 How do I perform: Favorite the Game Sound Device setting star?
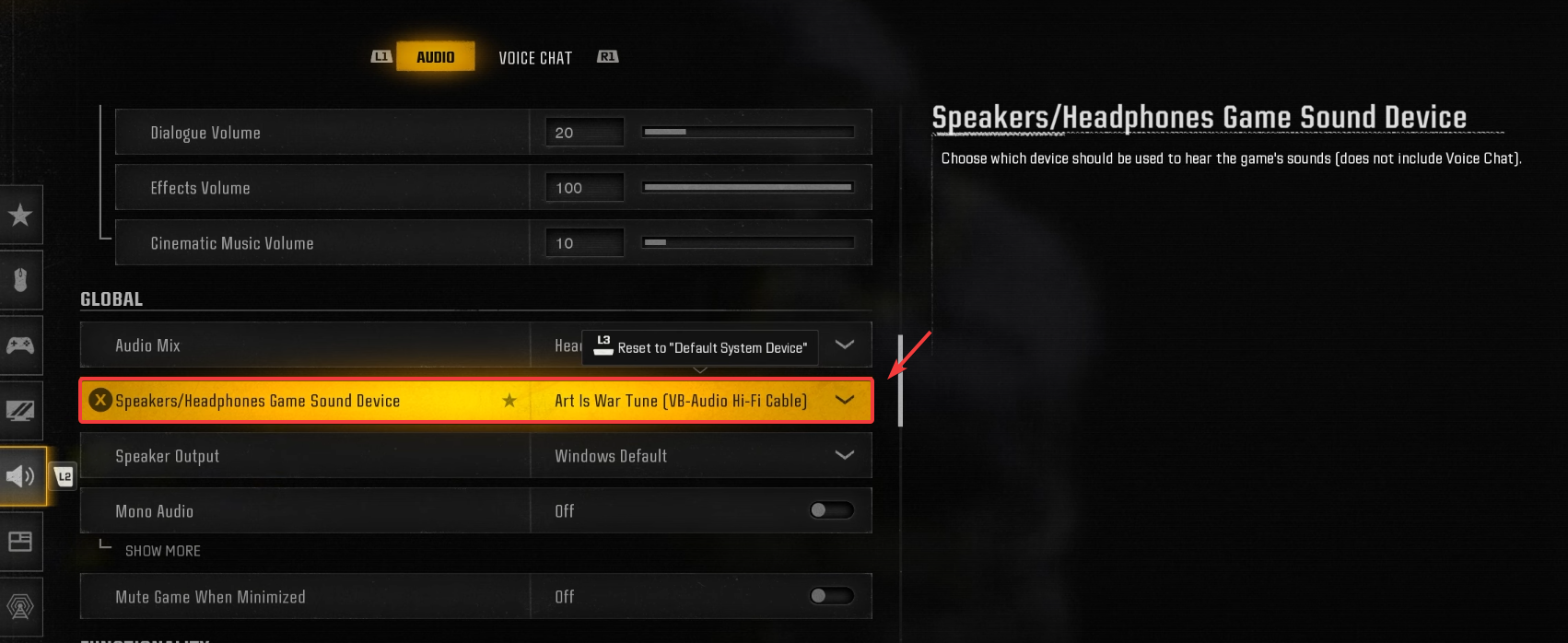509,401
